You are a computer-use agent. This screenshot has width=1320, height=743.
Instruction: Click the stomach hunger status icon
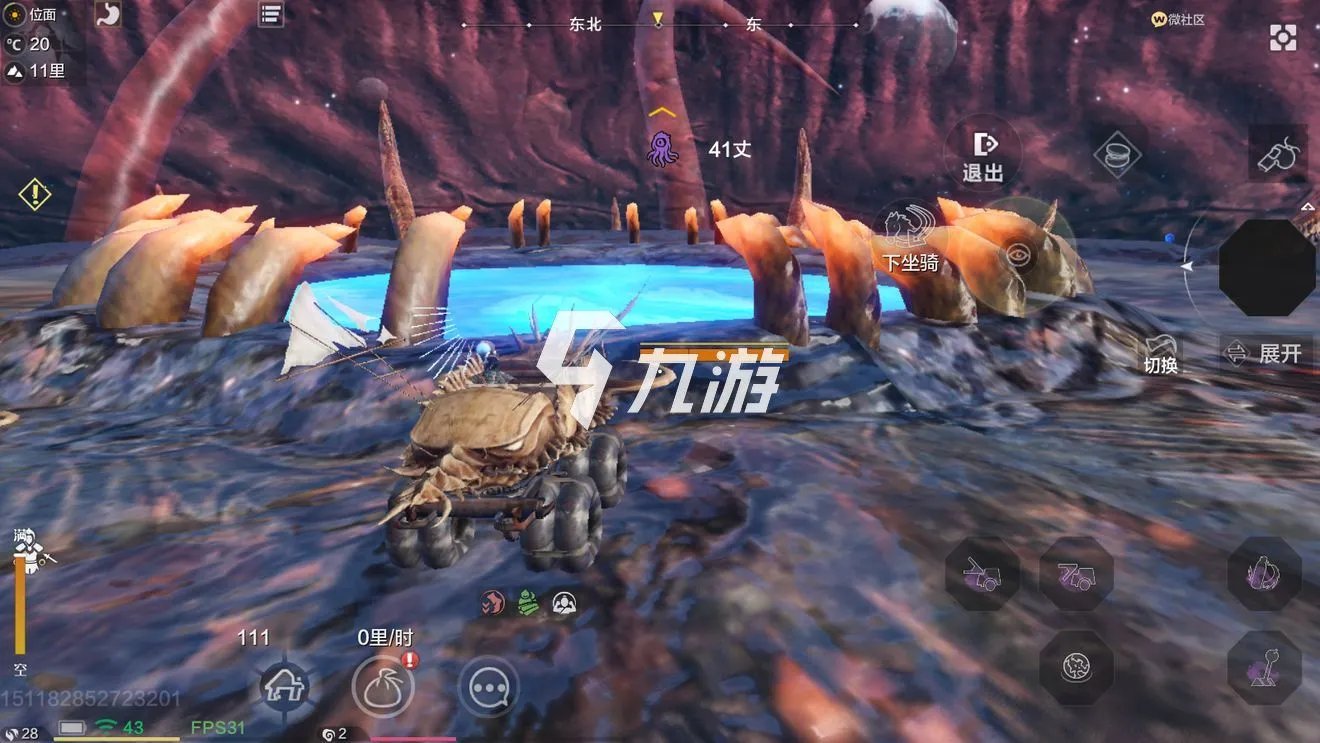click(x=108, y=13)
